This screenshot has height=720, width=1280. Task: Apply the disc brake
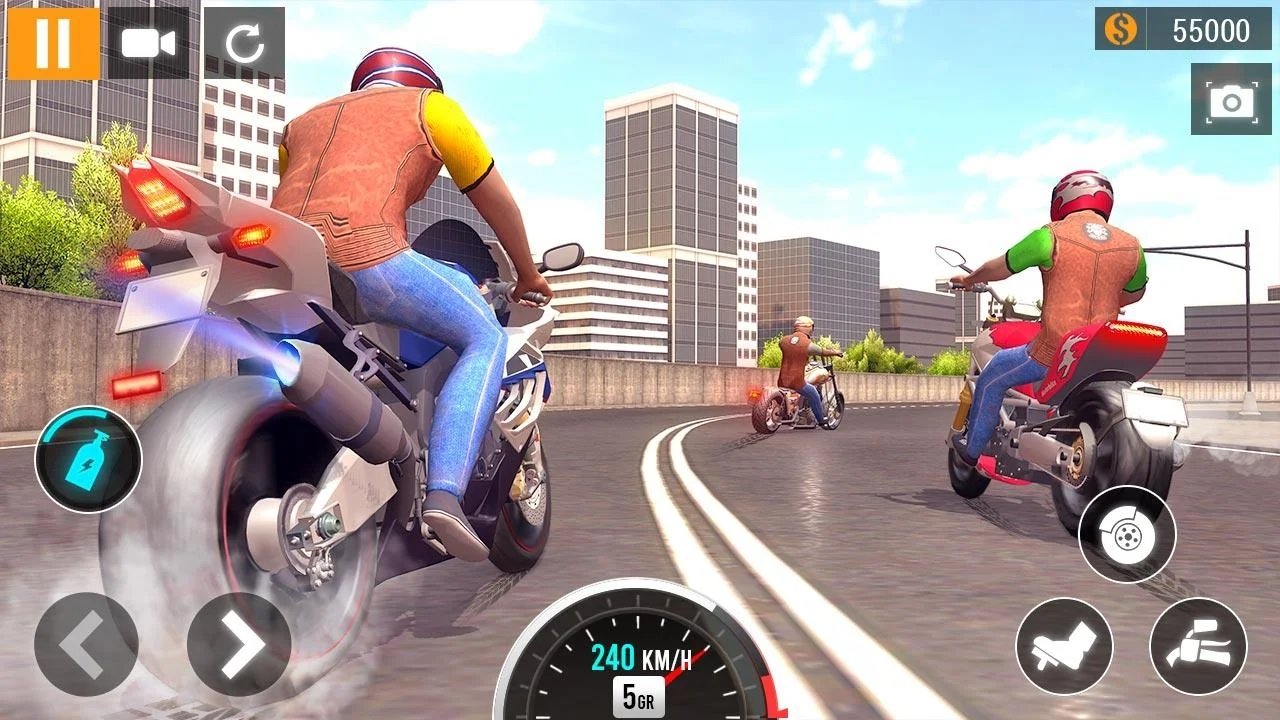click(x=1126, y=536)
